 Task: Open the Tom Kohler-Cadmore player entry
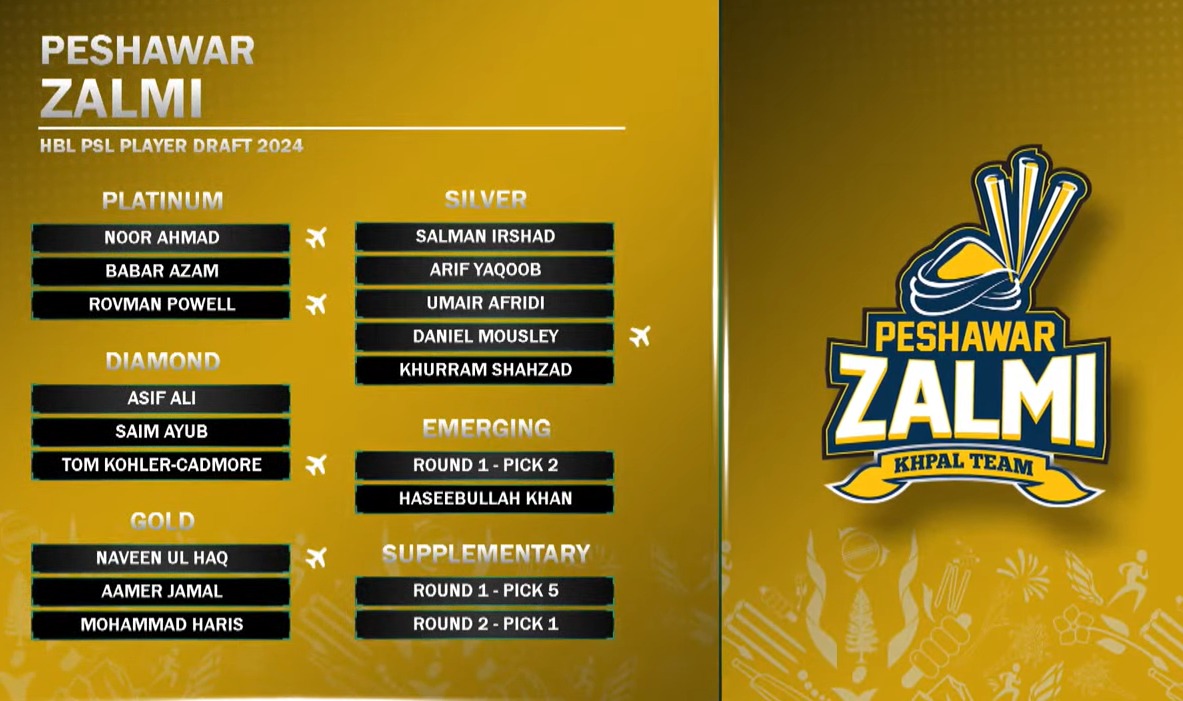click(x=161, y=465)
